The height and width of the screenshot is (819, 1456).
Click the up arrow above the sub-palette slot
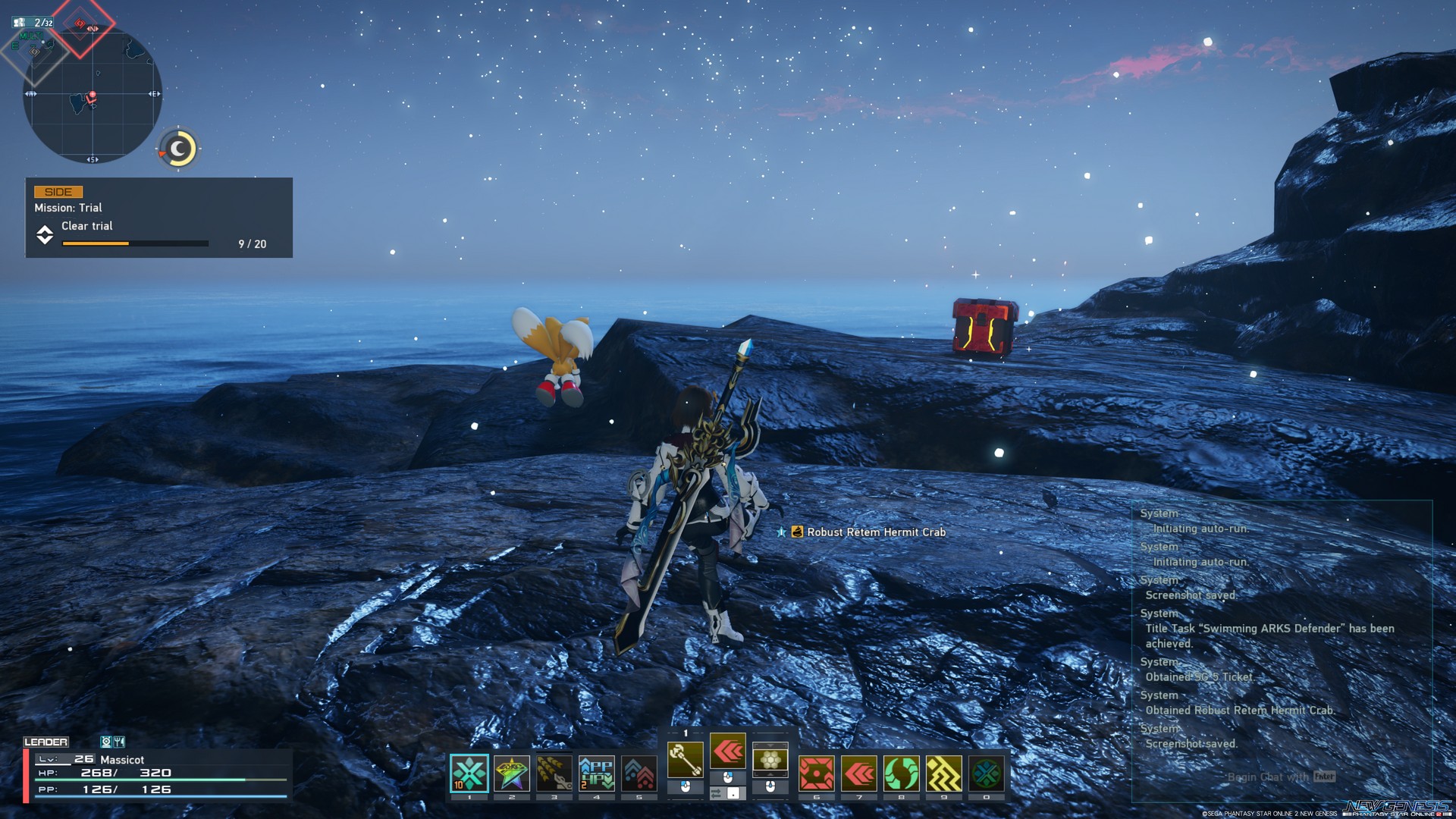(770, 745)
